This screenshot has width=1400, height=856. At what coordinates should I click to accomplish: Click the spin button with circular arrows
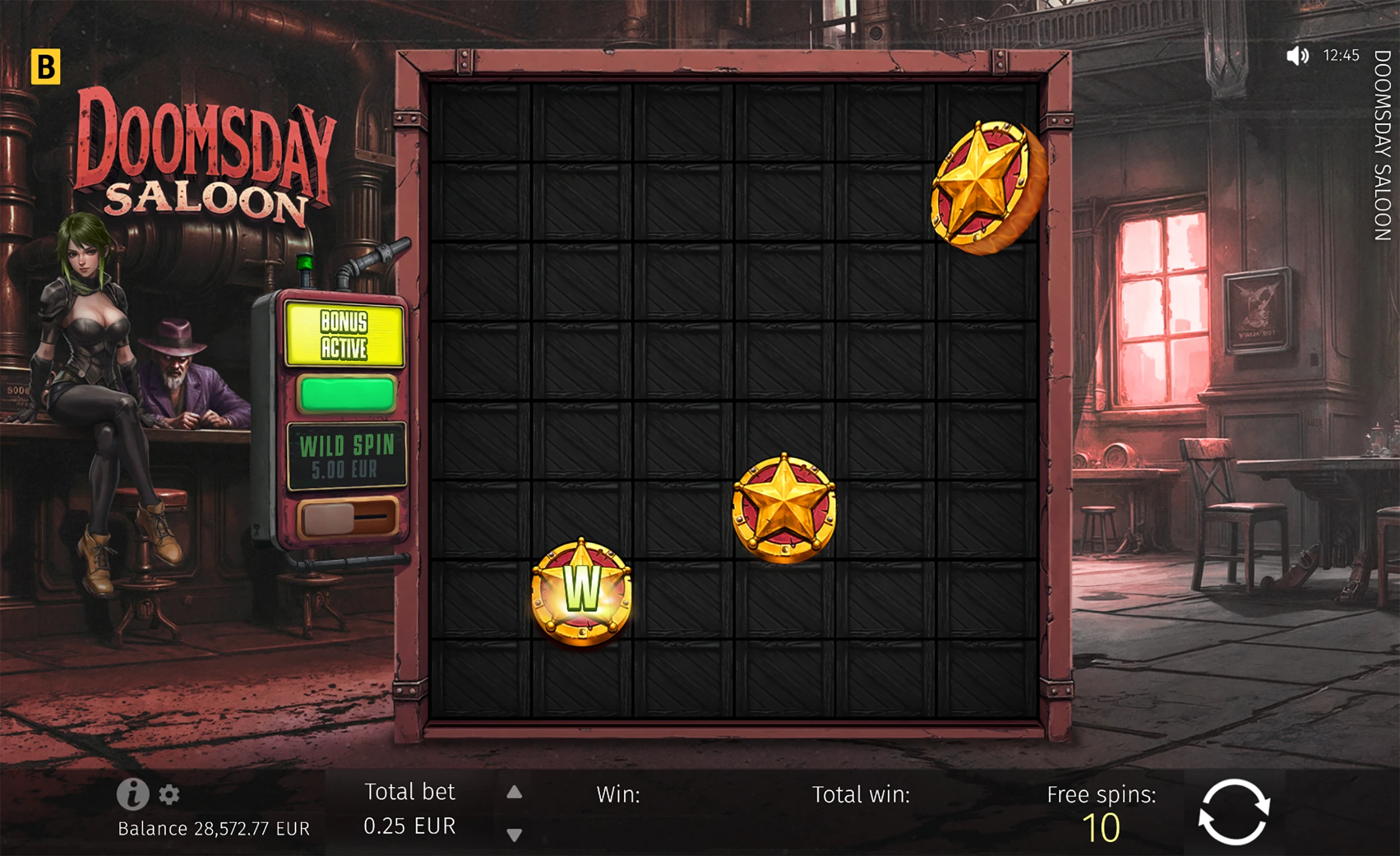point(1233,812)
